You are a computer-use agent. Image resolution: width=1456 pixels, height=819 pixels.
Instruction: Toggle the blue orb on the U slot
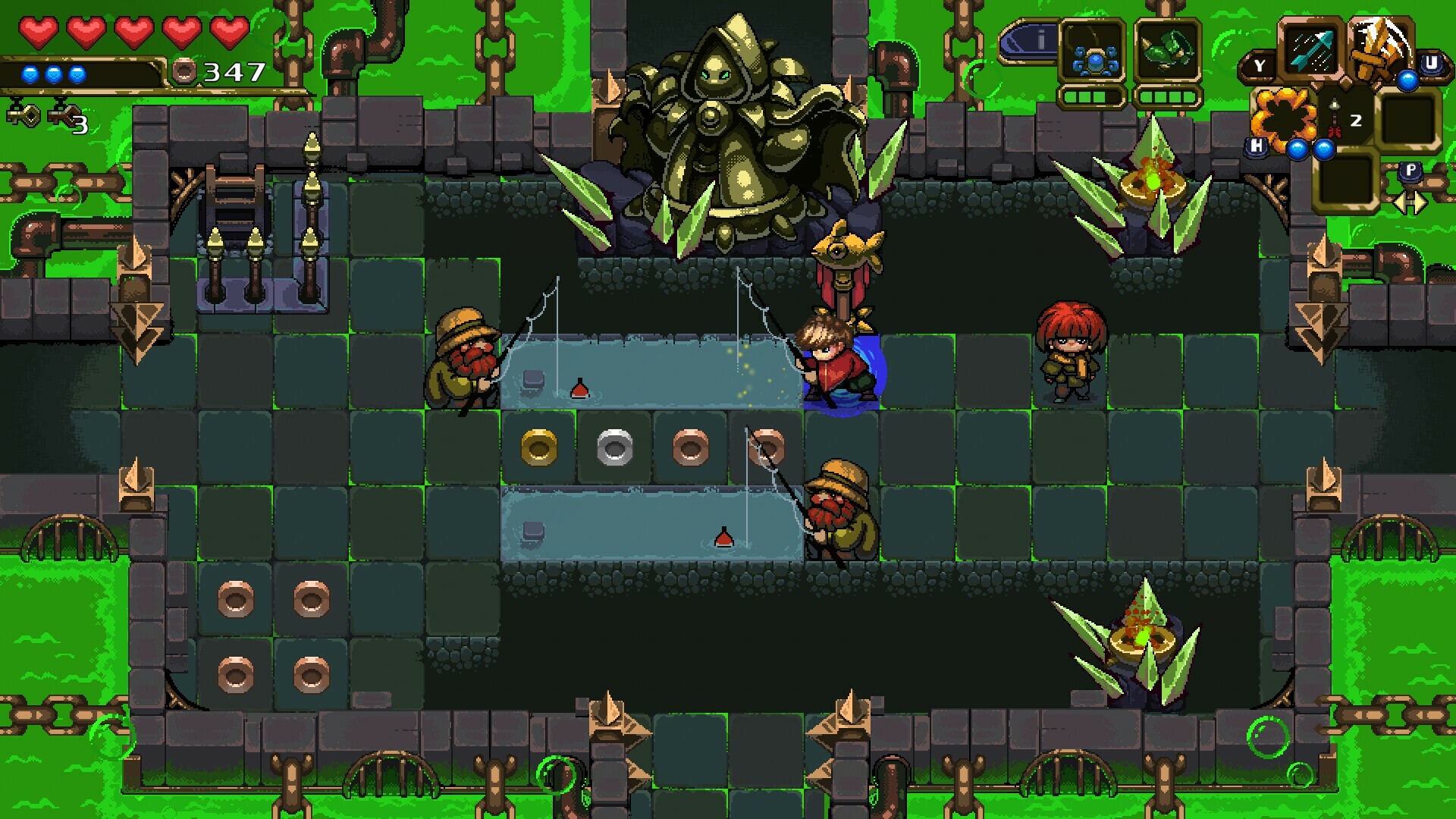[1408, 80]
